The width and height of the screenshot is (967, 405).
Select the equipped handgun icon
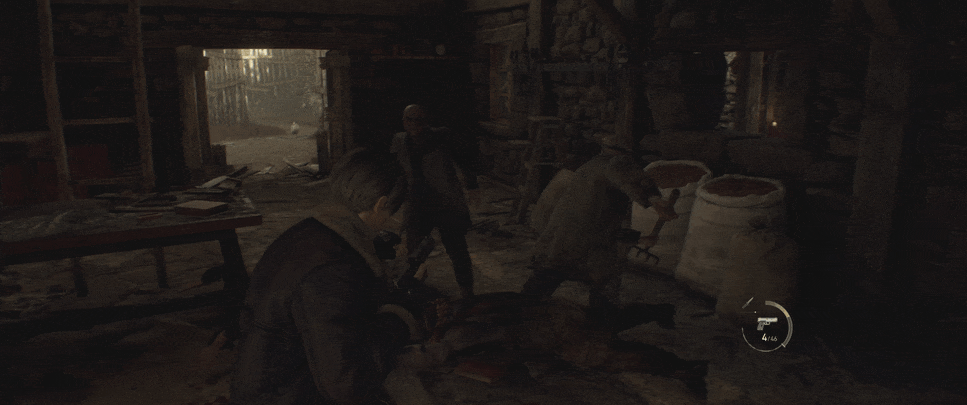pyautogui.click(x=765, y=323)
